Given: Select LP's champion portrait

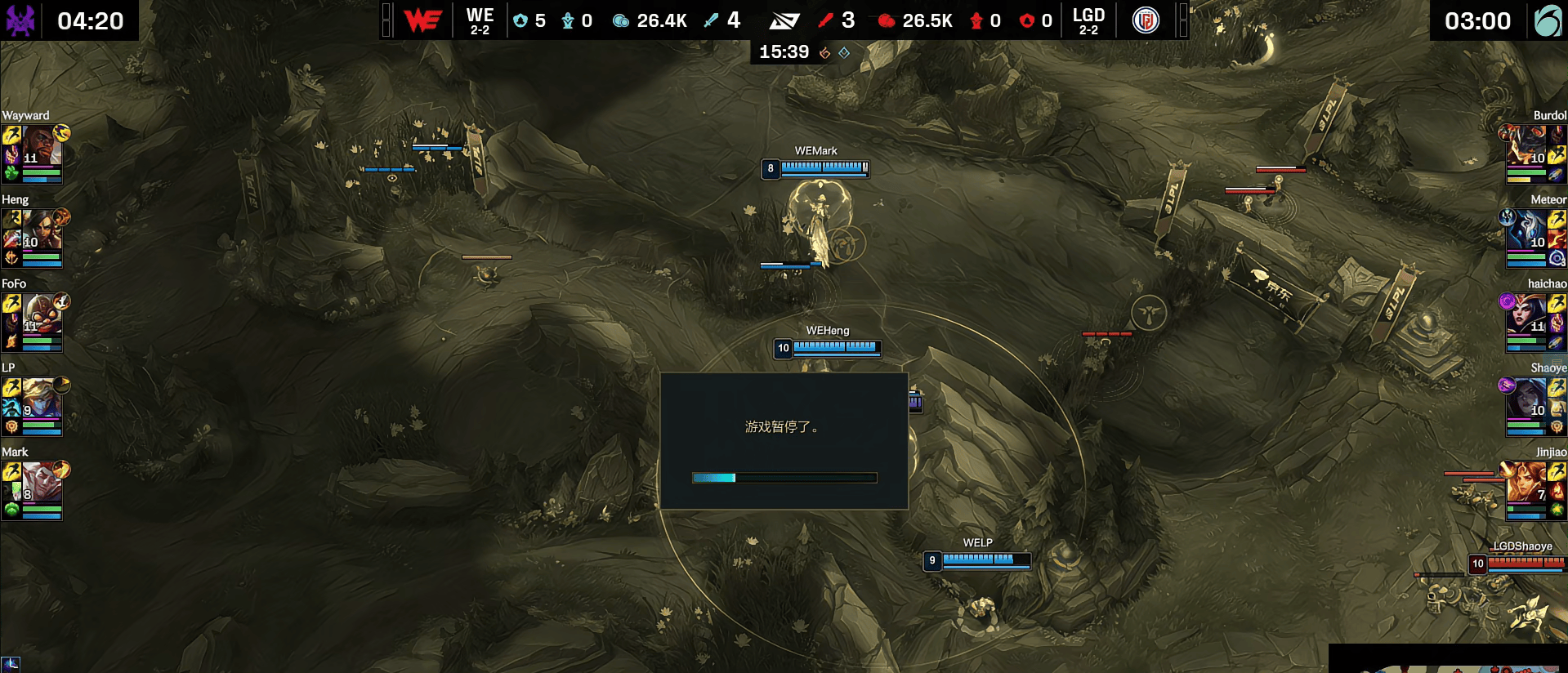Looking at the screenshot, I should [41, 399].
